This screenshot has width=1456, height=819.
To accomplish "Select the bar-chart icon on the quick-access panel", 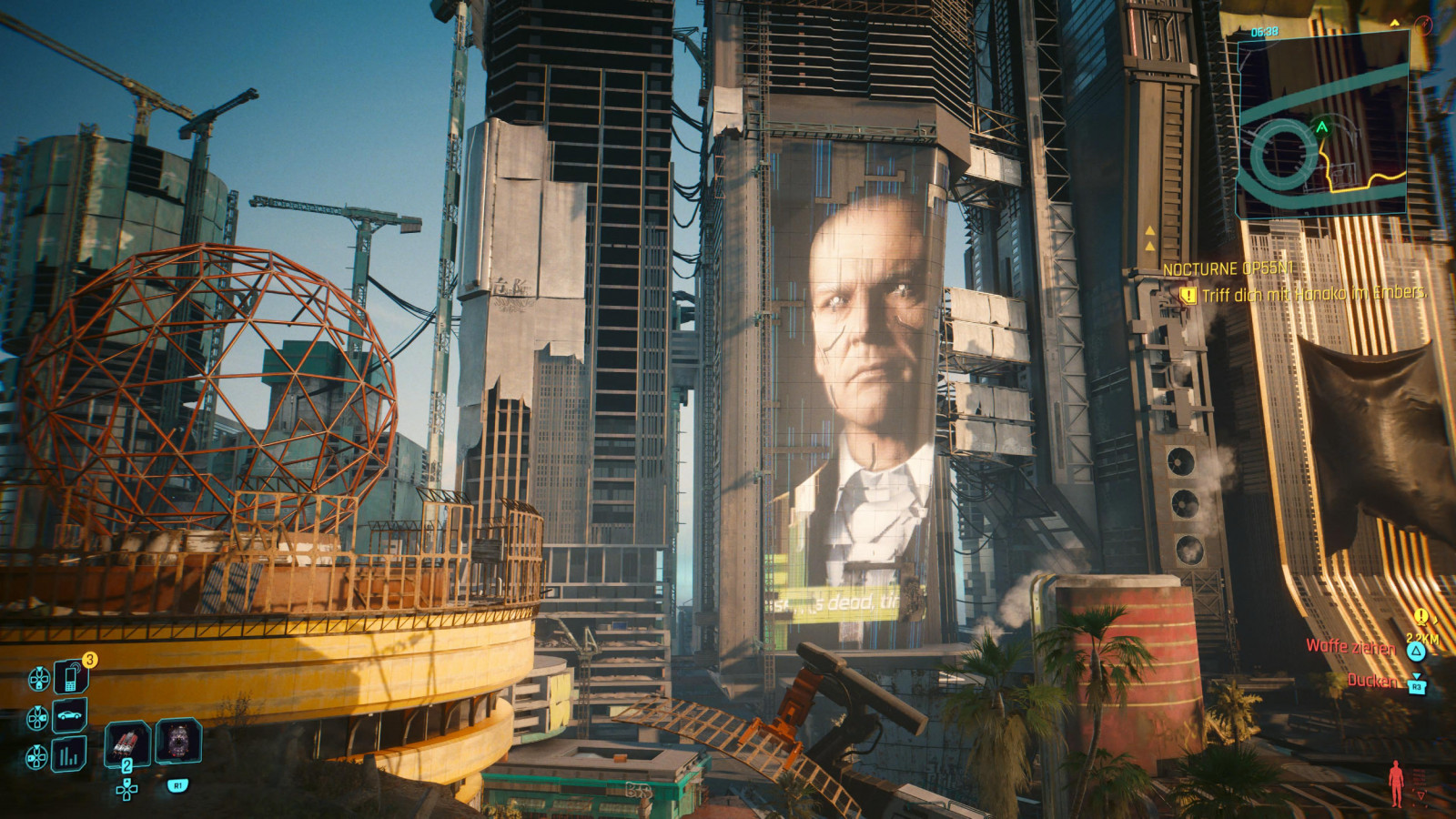I will [70, 754].
